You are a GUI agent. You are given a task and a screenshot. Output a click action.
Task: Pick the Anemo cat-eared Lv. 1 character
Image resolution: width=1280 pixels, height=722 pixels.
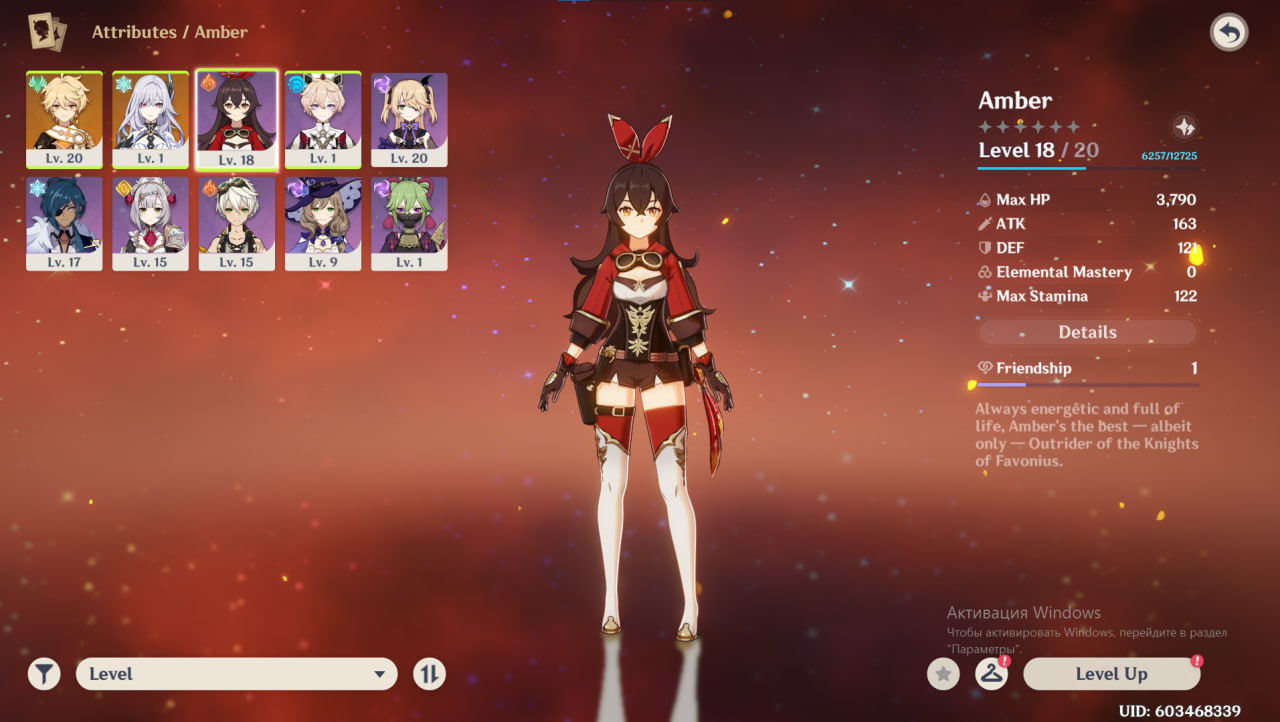(x=323, y=119)
